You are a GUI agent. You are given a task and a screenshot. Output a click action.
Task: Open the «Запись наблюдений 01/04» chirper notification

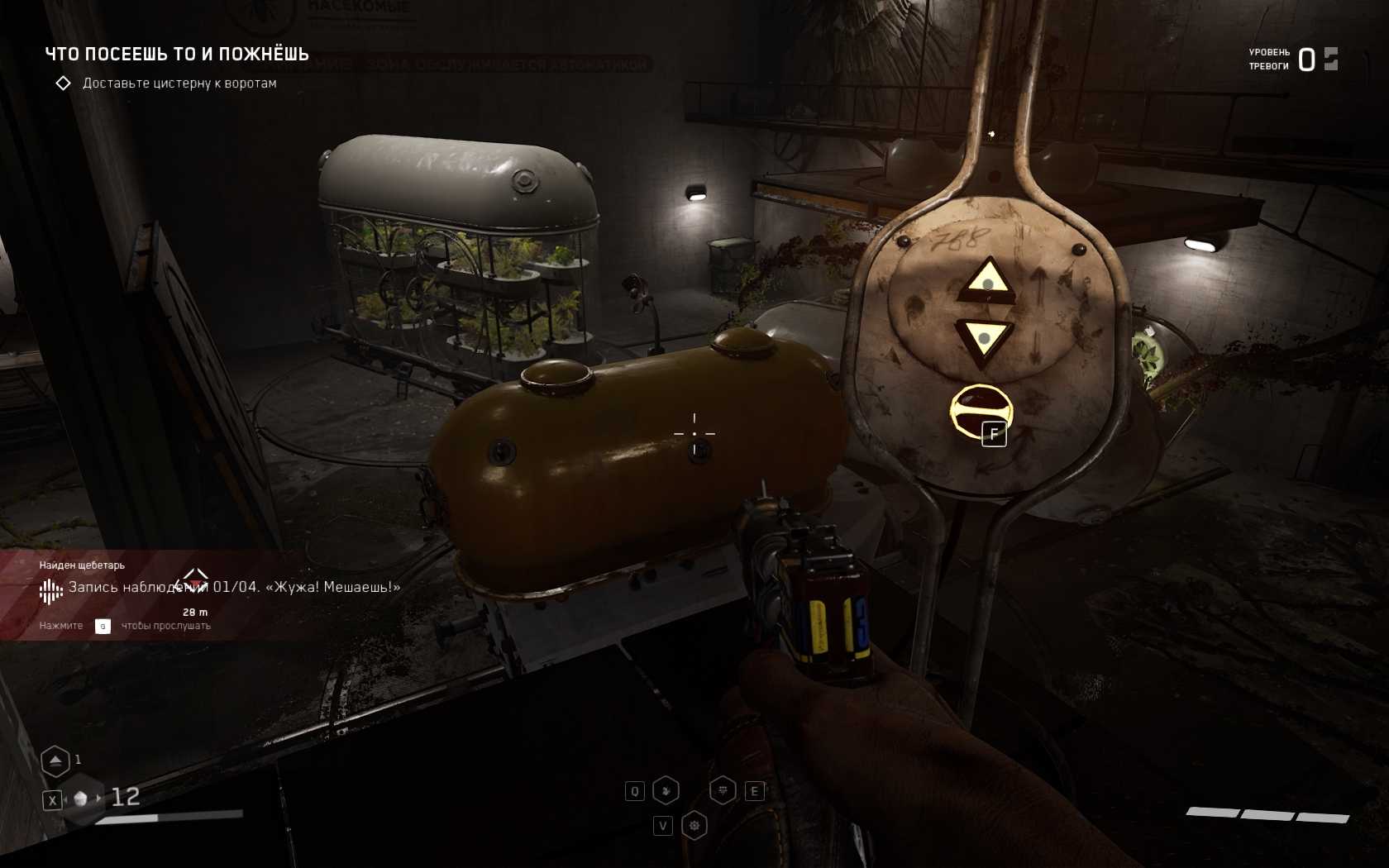click(234, 587)
